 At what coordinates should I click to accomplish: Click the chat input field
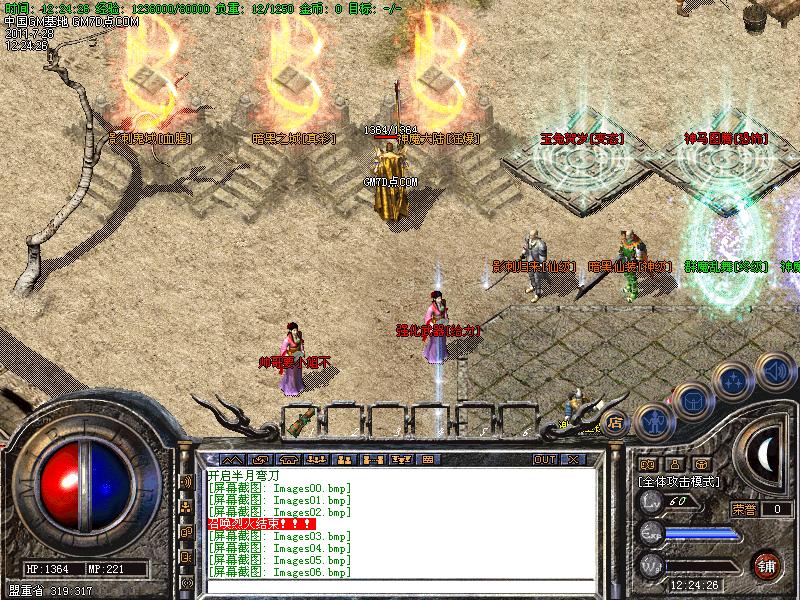click(x=400, y=583)
